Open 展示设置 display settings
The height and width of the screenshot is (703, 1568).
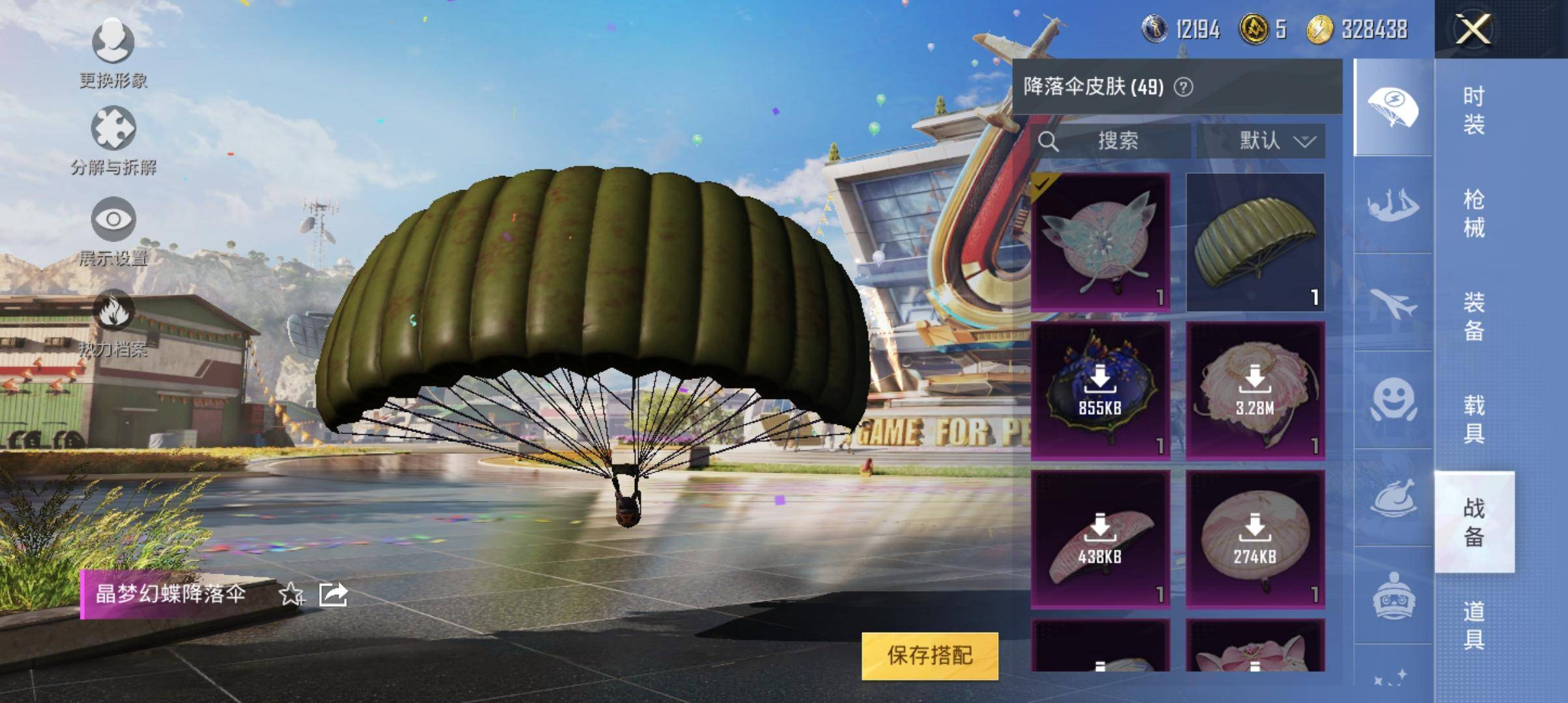pos(113,232)
